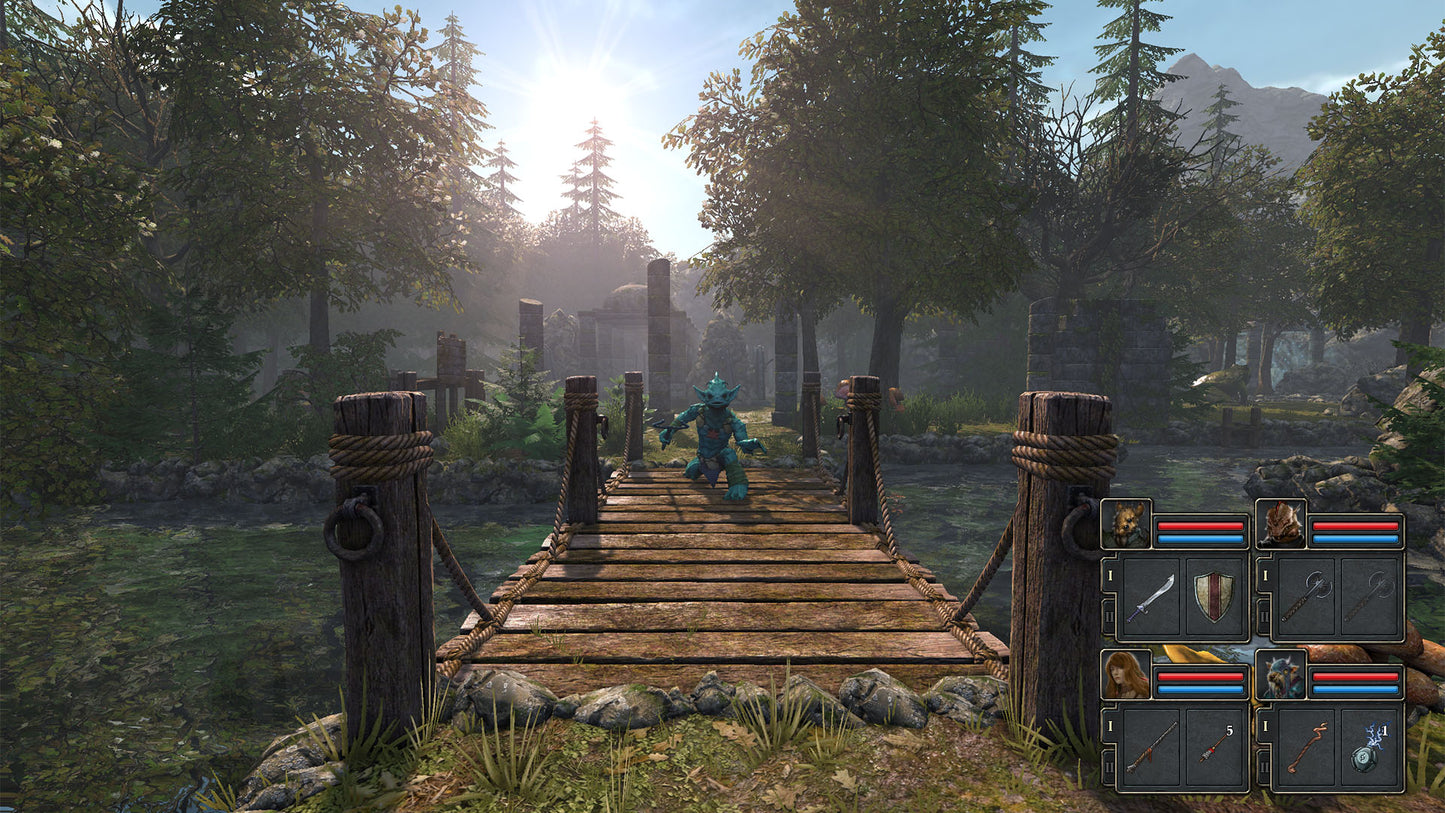Viewport: 1445px width, 813px height.
Task: Select weapon set I for the red-haired archer
Action: 1109,726
